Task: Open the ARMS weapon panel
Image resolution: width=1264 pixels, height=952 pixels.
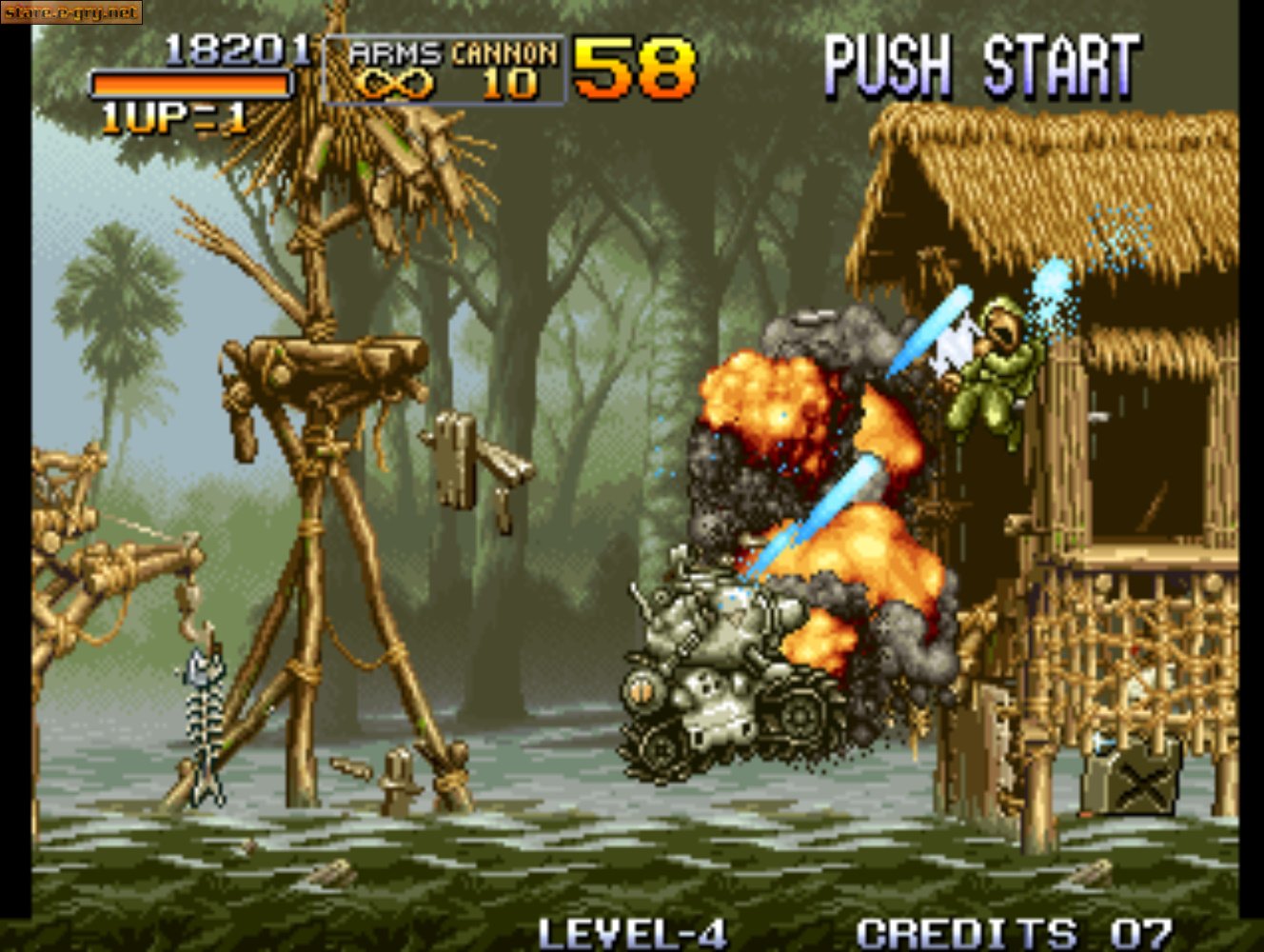Action: pyautogui.click(x=393, y=54)
